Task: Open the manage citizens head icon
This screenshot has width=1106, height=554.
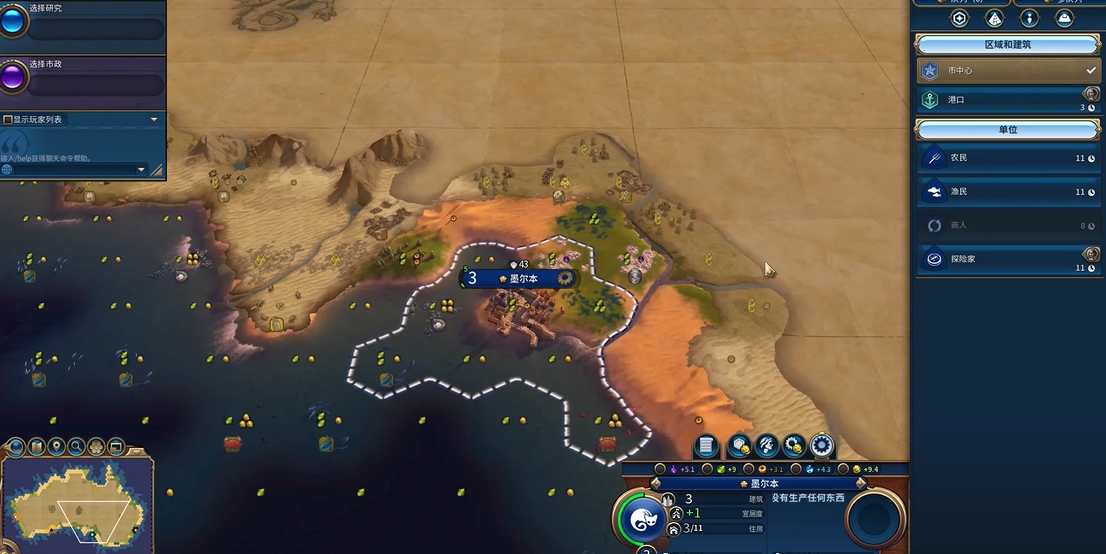Action: [x=767, y=446]
